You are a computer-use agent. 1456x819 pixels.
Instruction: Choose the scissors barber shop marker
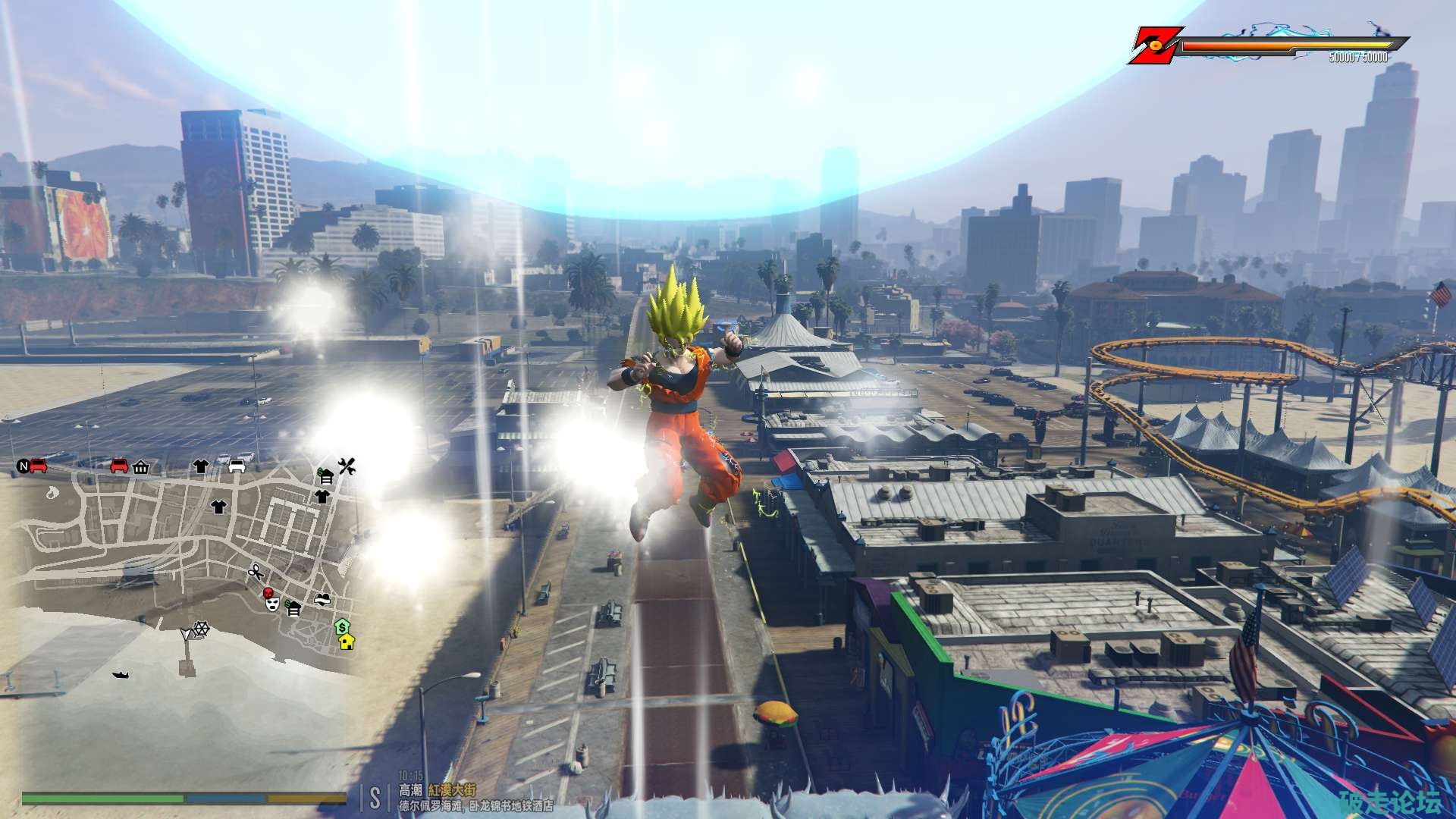coord(255,573)
